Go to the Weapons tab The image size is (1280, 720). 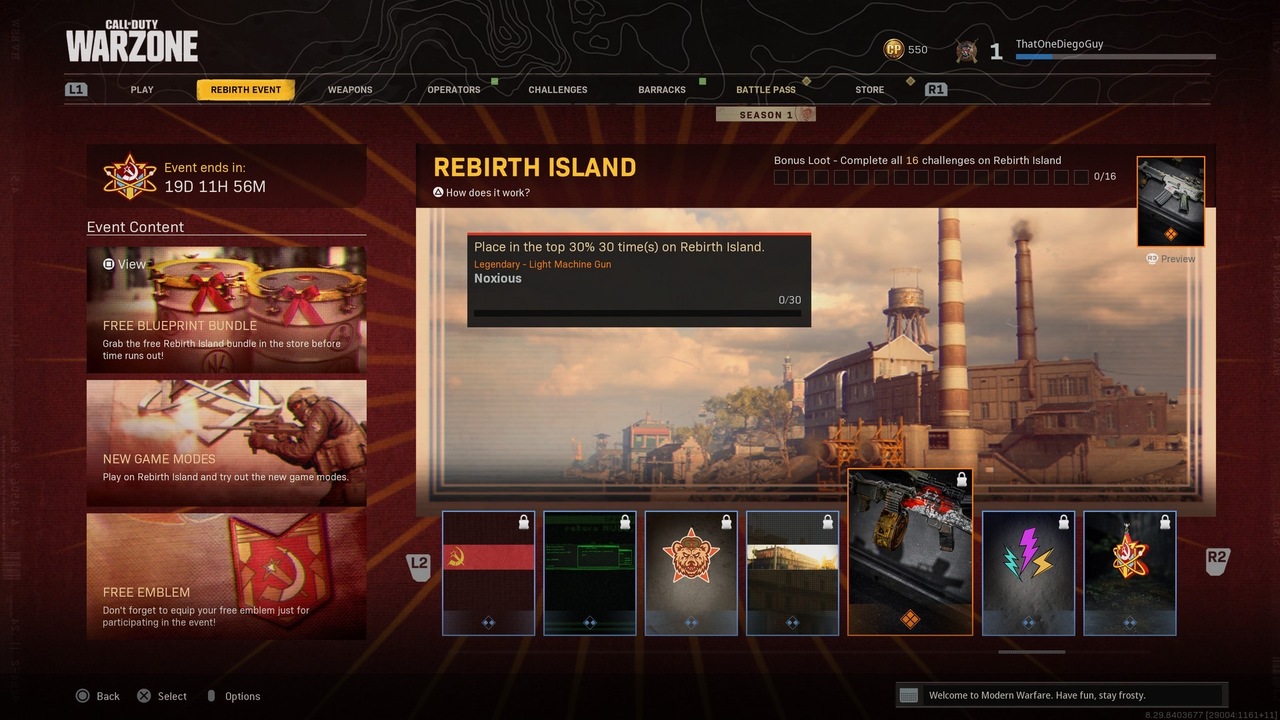point(350,90)
